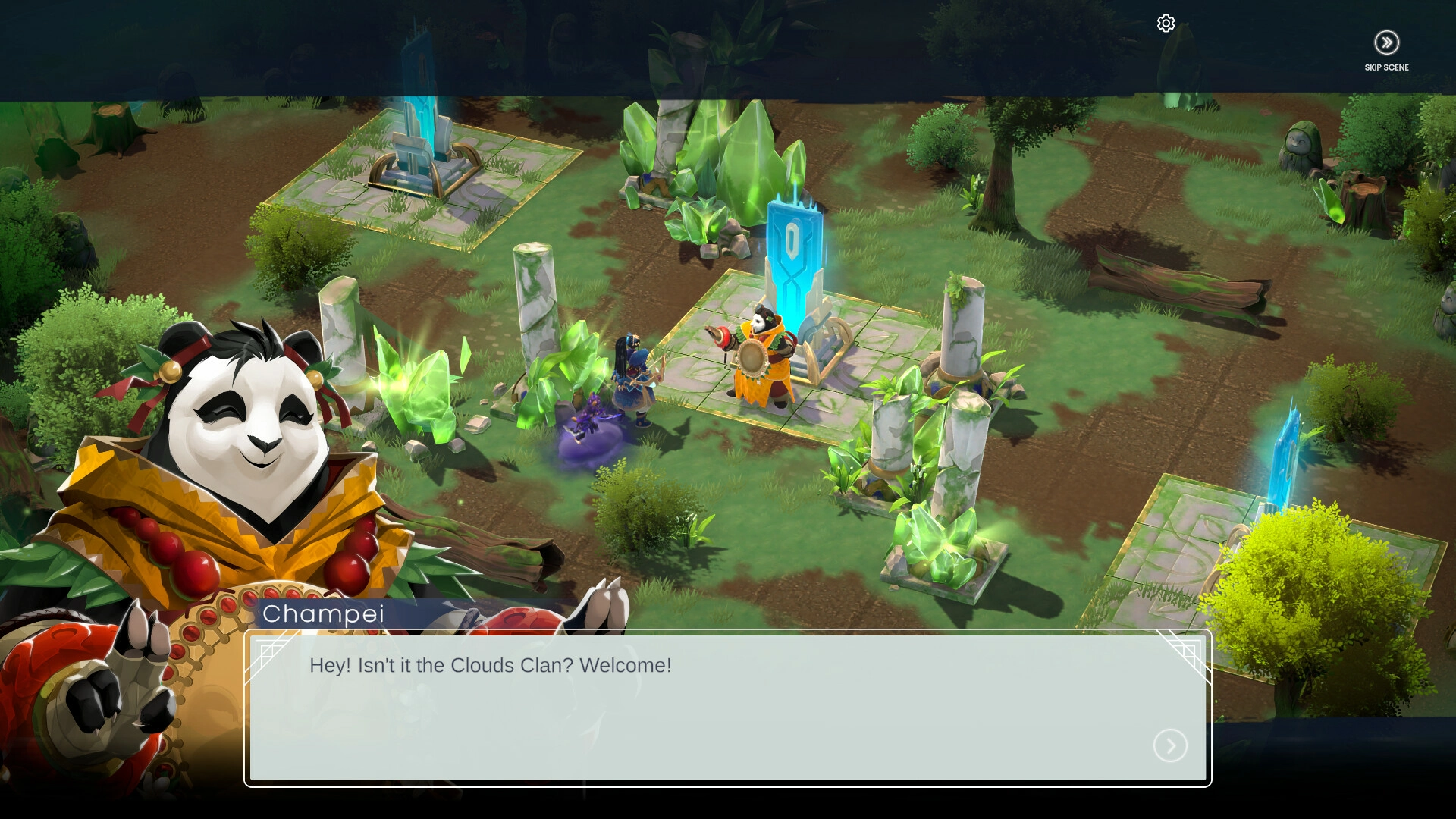Skip the current scene

tap(1386, 43)
